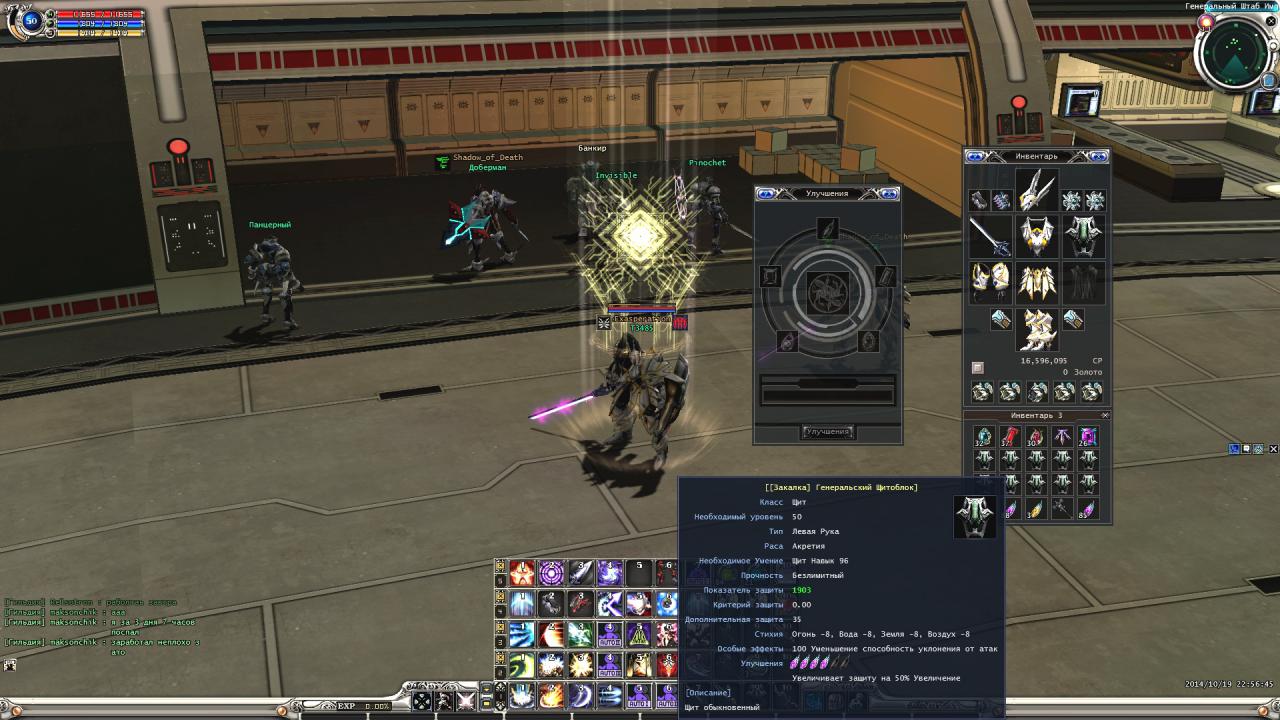This screenshot has height=720, width=1280.
Task: Activate the red star burst skill
Action: click(521, 573)
